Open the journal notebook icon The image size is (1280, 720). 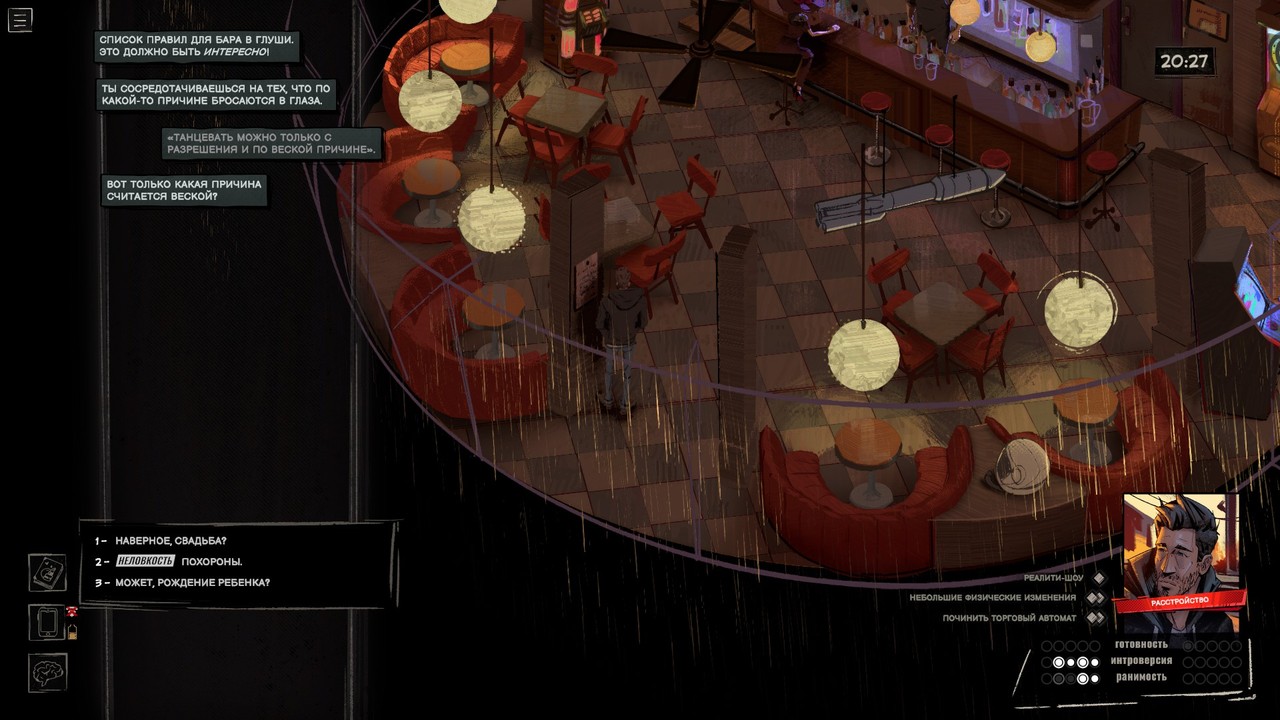(x=47, y=572)
